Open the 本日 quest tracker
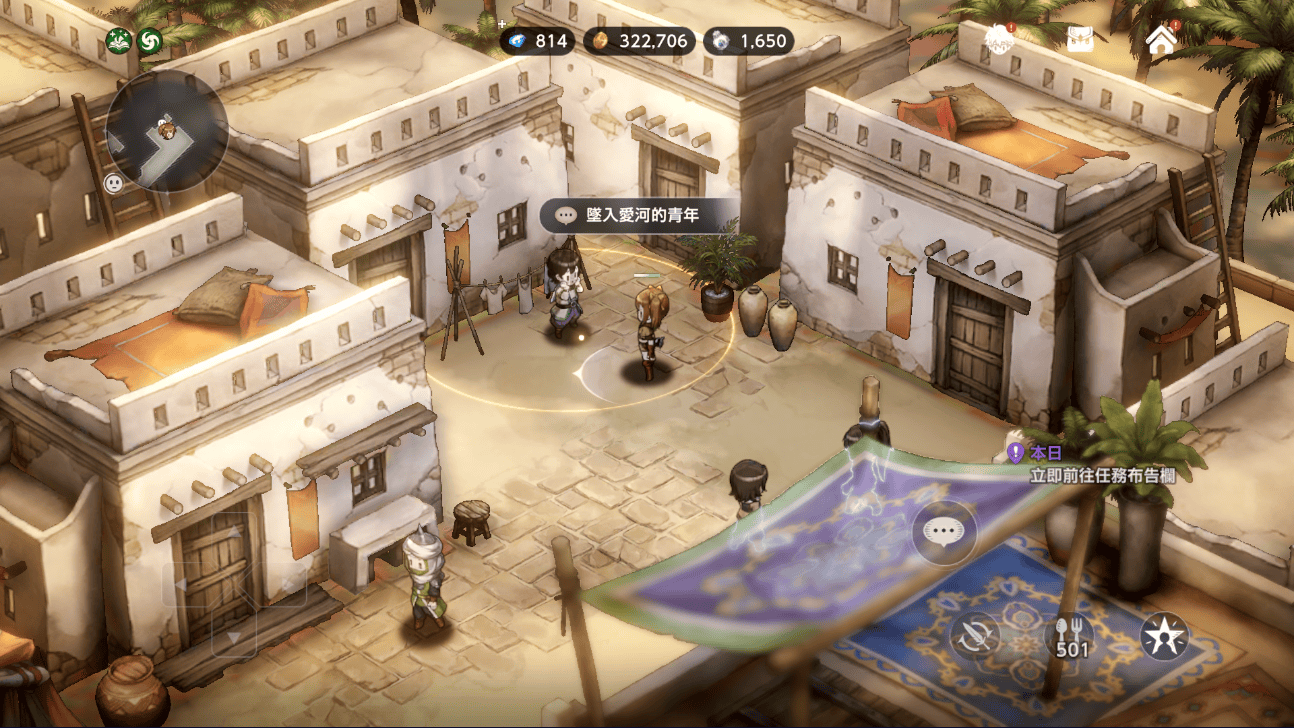 (1090, 465)
